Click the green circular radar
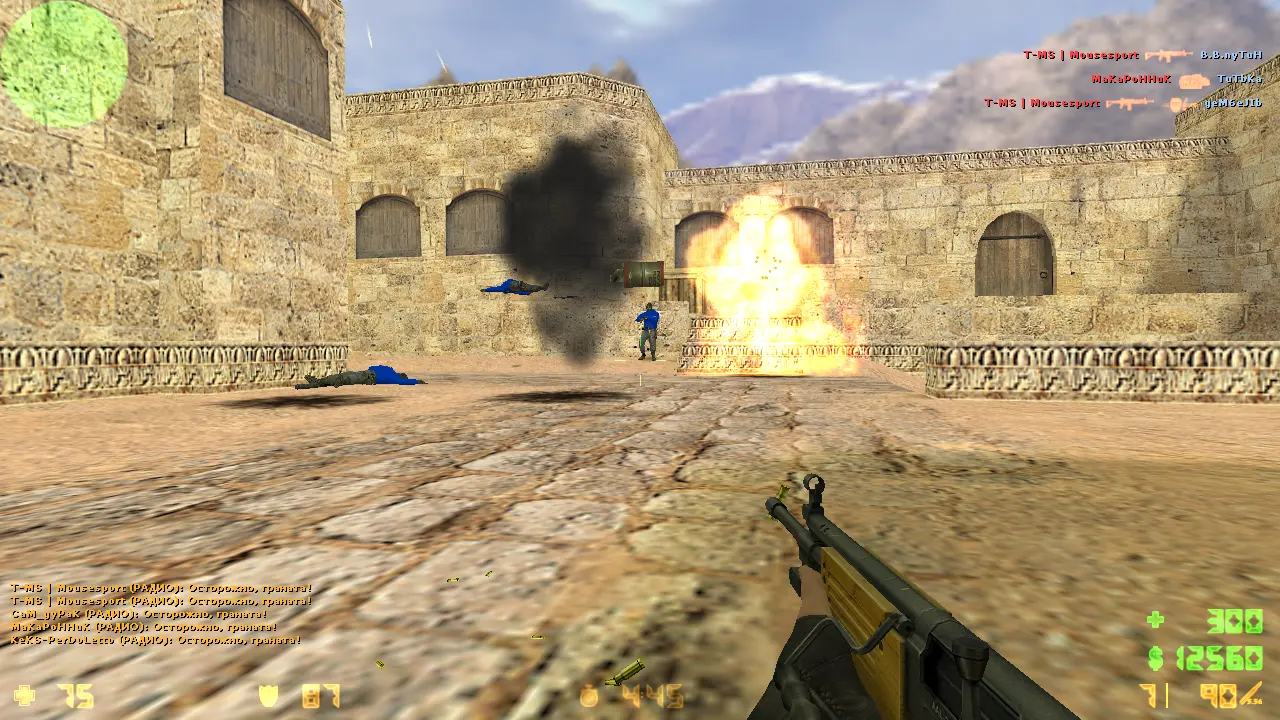This screenshot has width=1280, height=720. coord(64,64)
